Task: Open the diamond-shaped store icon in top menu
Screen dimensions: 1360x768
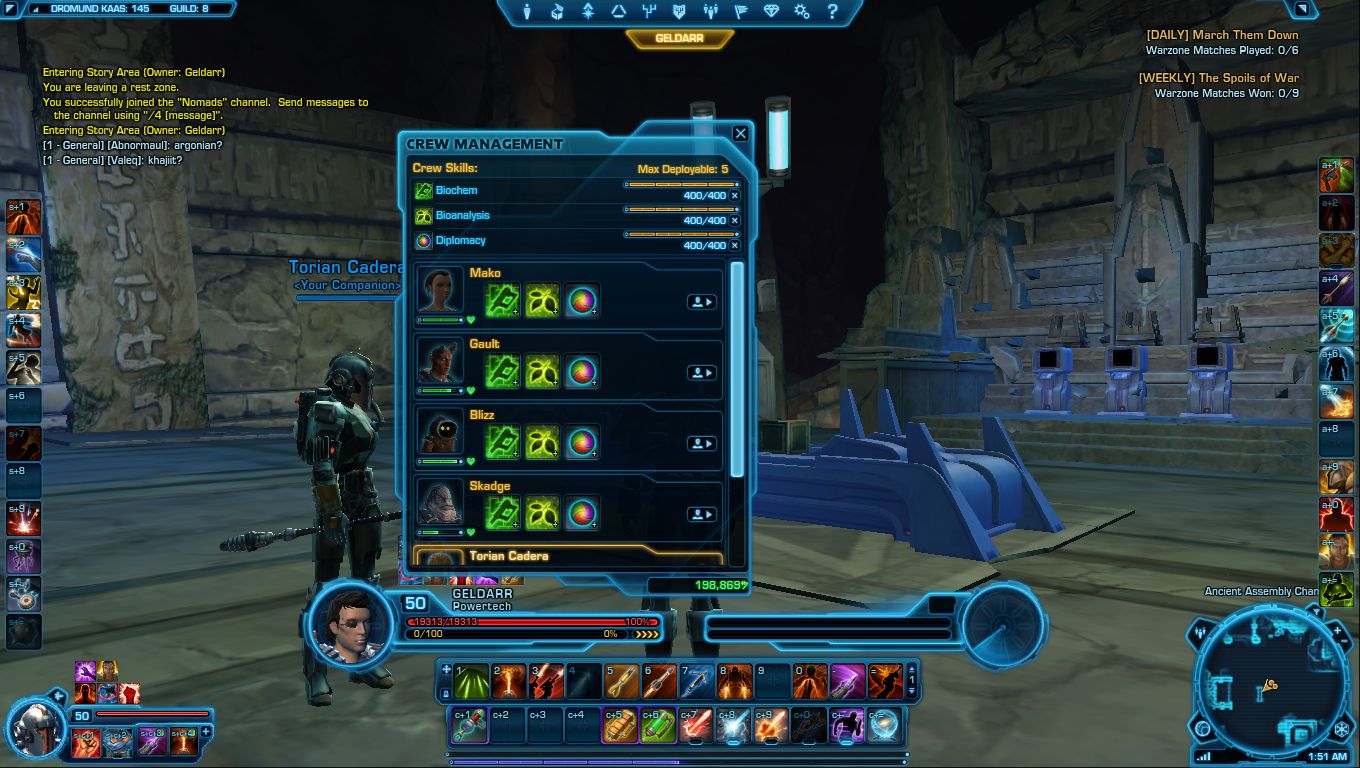Action: (x=770, y=12)
